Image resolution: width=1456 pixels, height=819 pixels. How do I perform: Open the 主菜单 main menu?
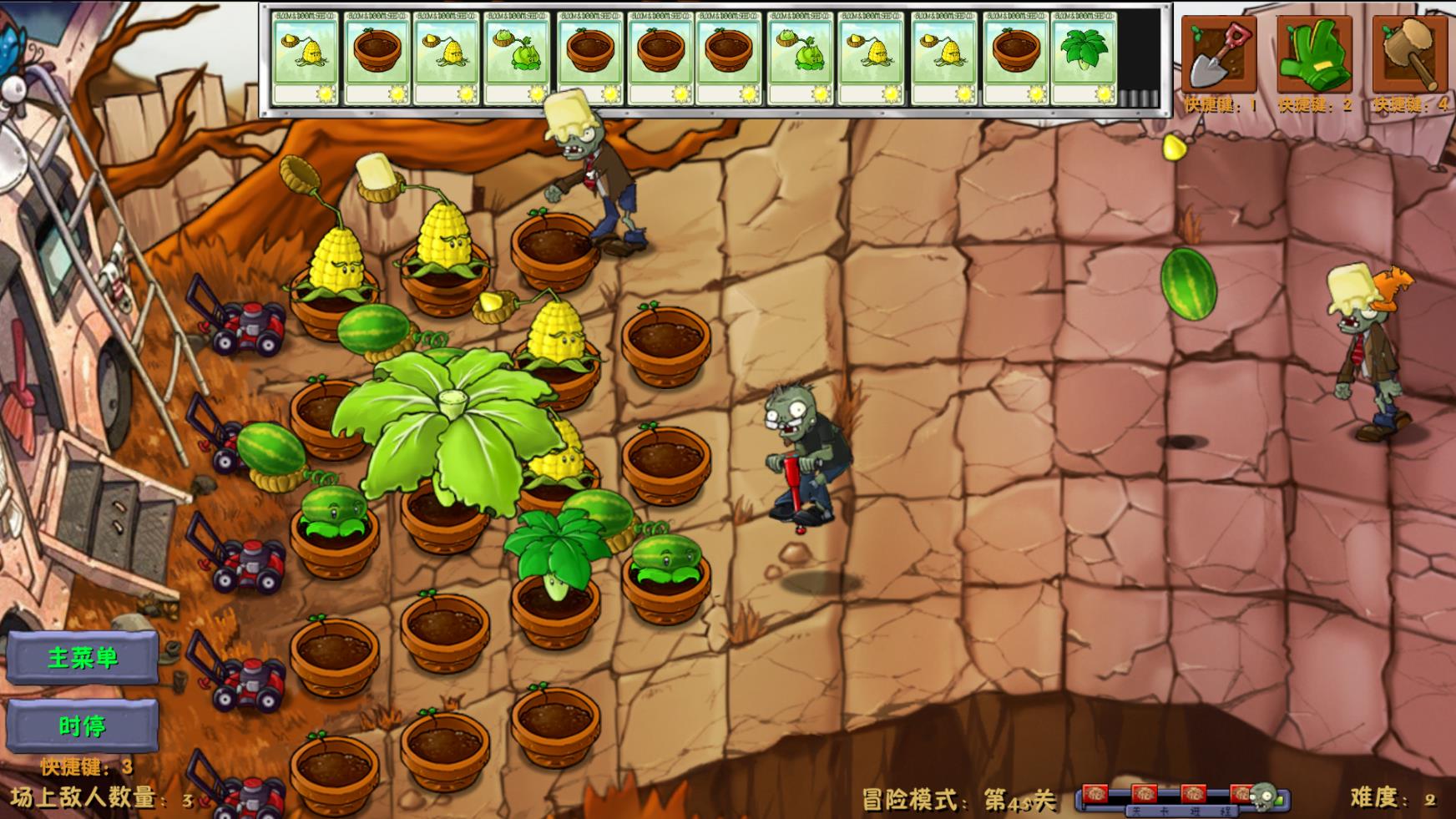pyautogui.click(x=83, y=657)
